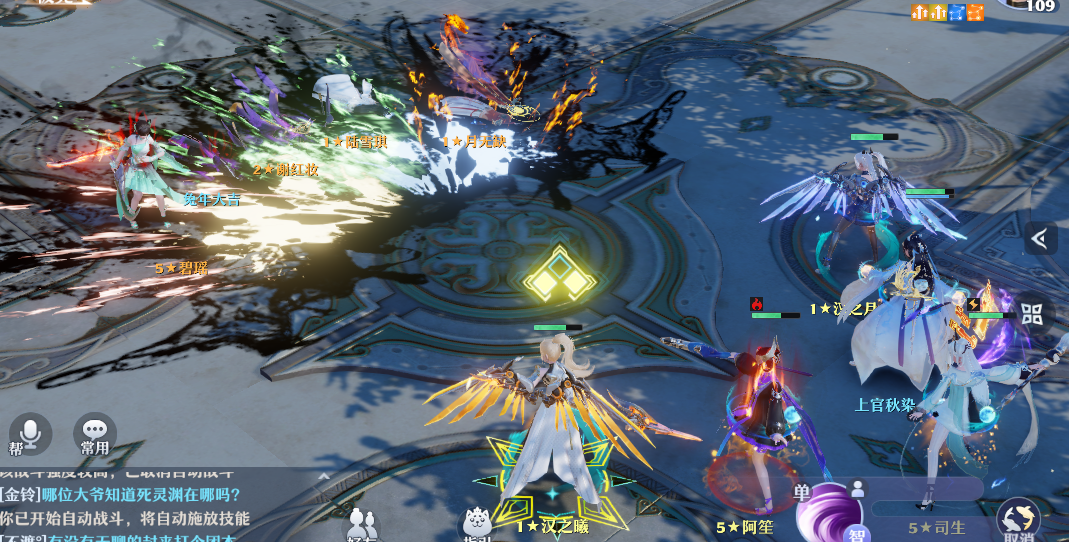Click the small player silhouette icon
Viewport: 1069px width, 542px height.
pyautogui.click(x=856, y=488)
